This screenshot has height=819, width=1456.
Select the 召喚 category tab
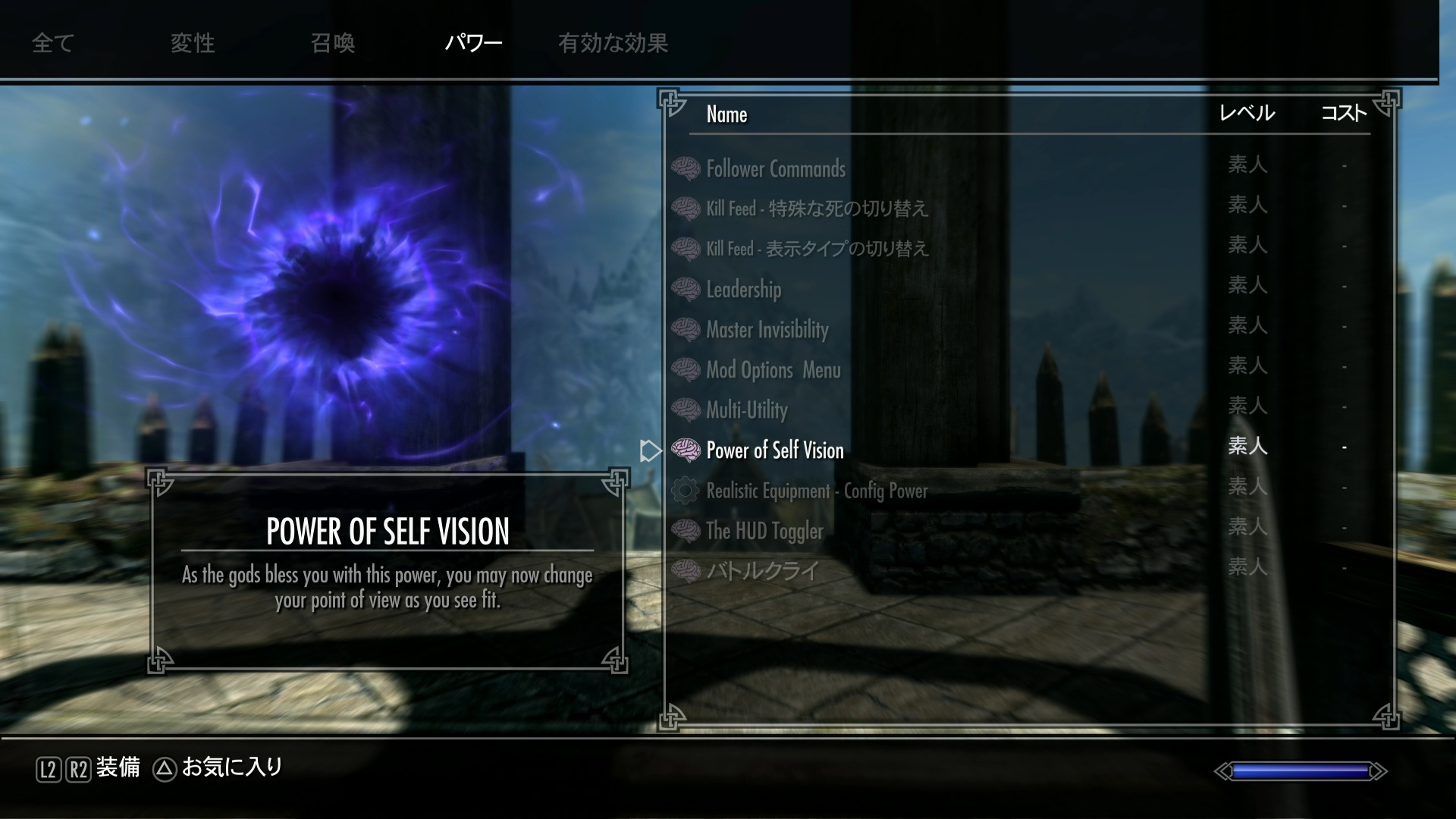pyautogui.click(x=333, y=43)
